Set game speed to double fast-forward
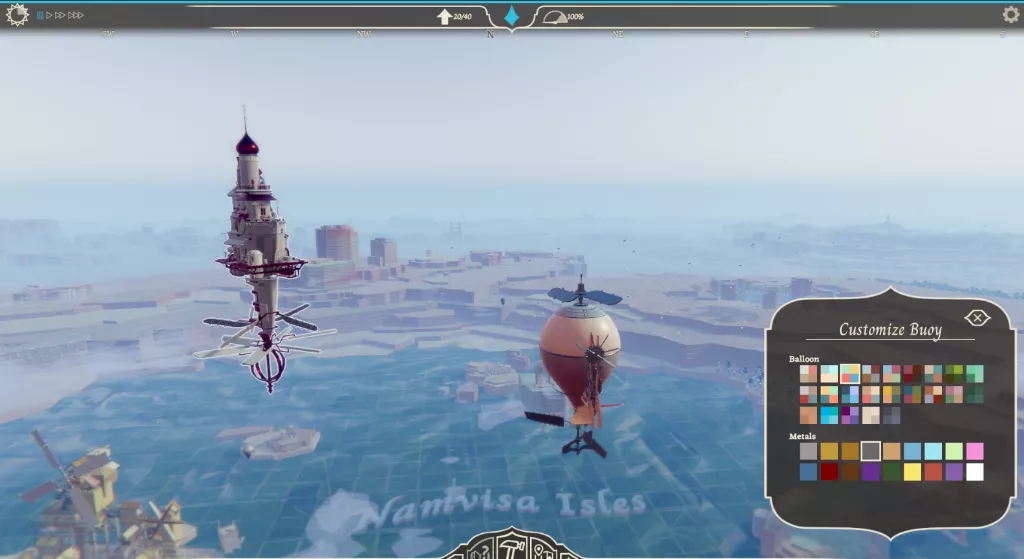 tap(60, 15)
